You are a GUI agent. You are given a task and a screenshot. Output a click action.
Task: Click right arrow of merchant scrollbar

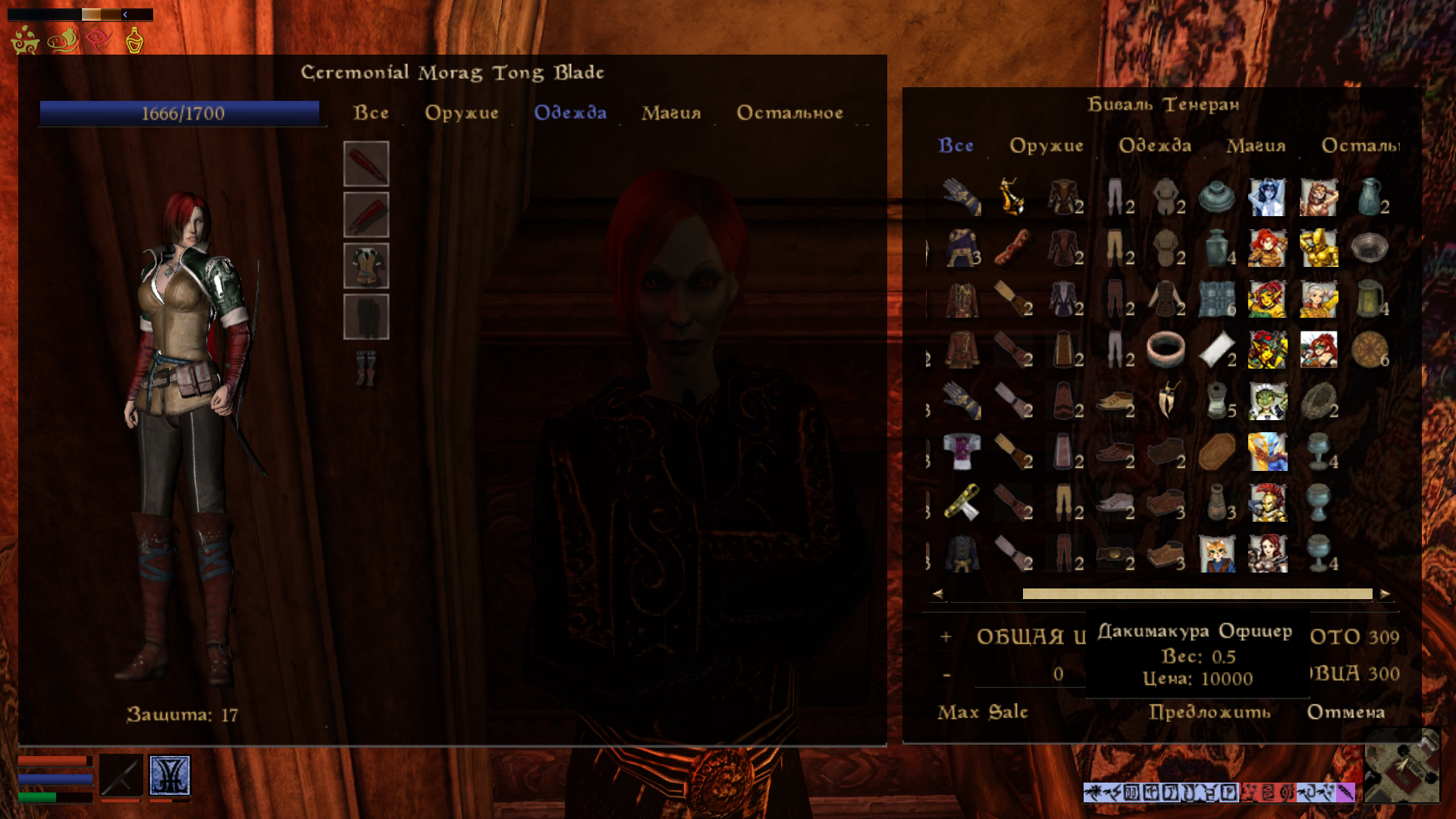coord(1385,594)
